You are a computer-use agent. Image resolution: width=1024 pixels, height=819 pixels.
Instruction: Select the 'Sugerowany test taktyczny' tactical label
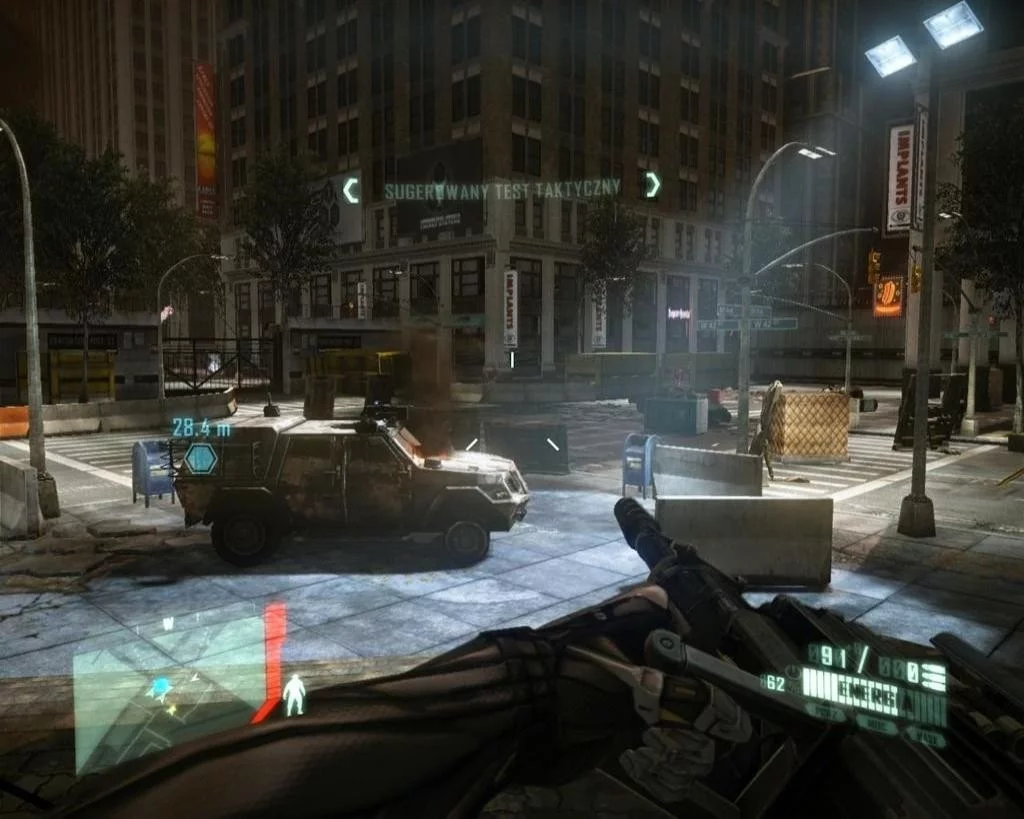coord(502,188)
